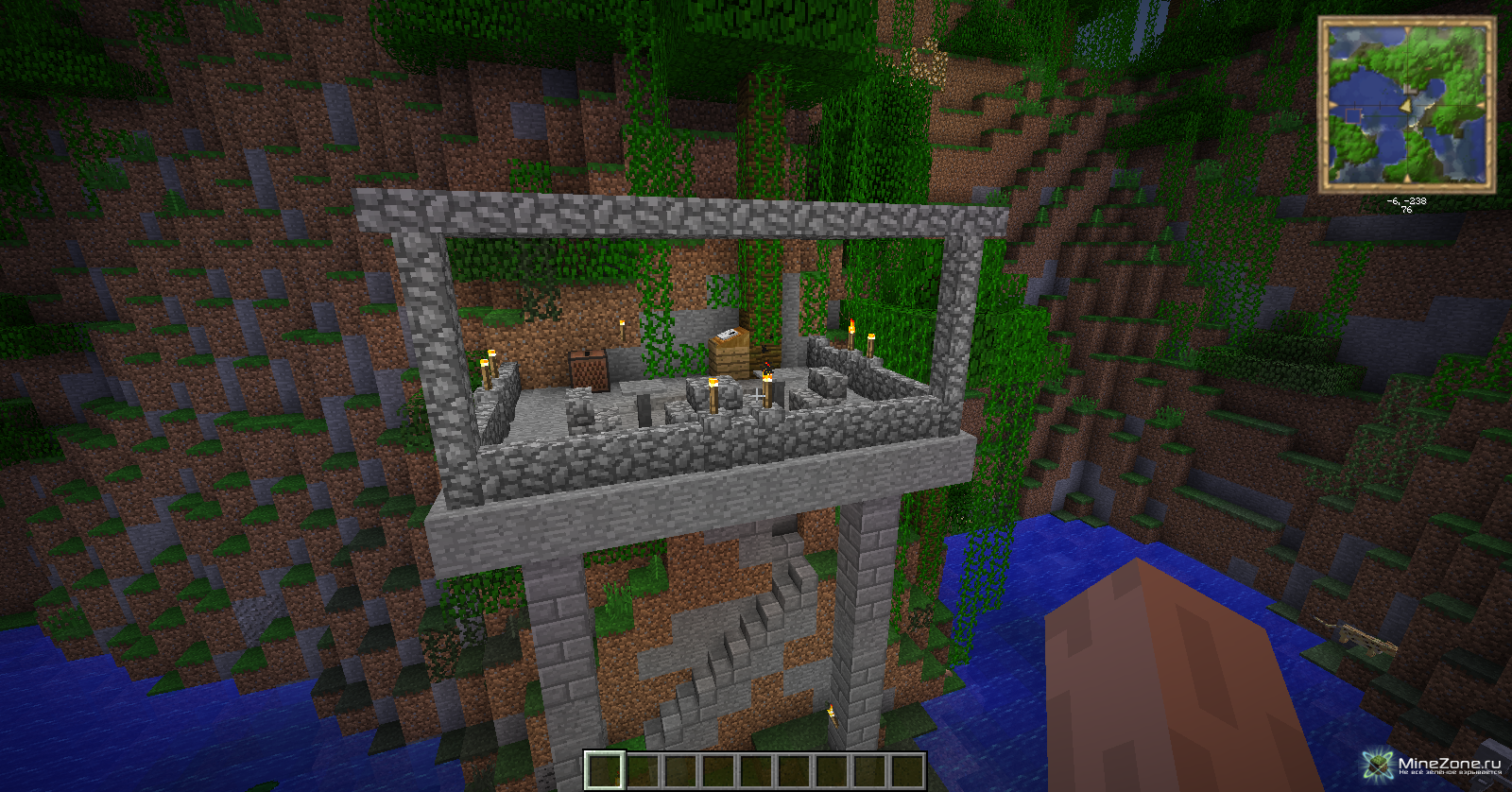Click the minimap in the corner
The width and height of the screenshot is (1512, 792).
(1406, 104)
